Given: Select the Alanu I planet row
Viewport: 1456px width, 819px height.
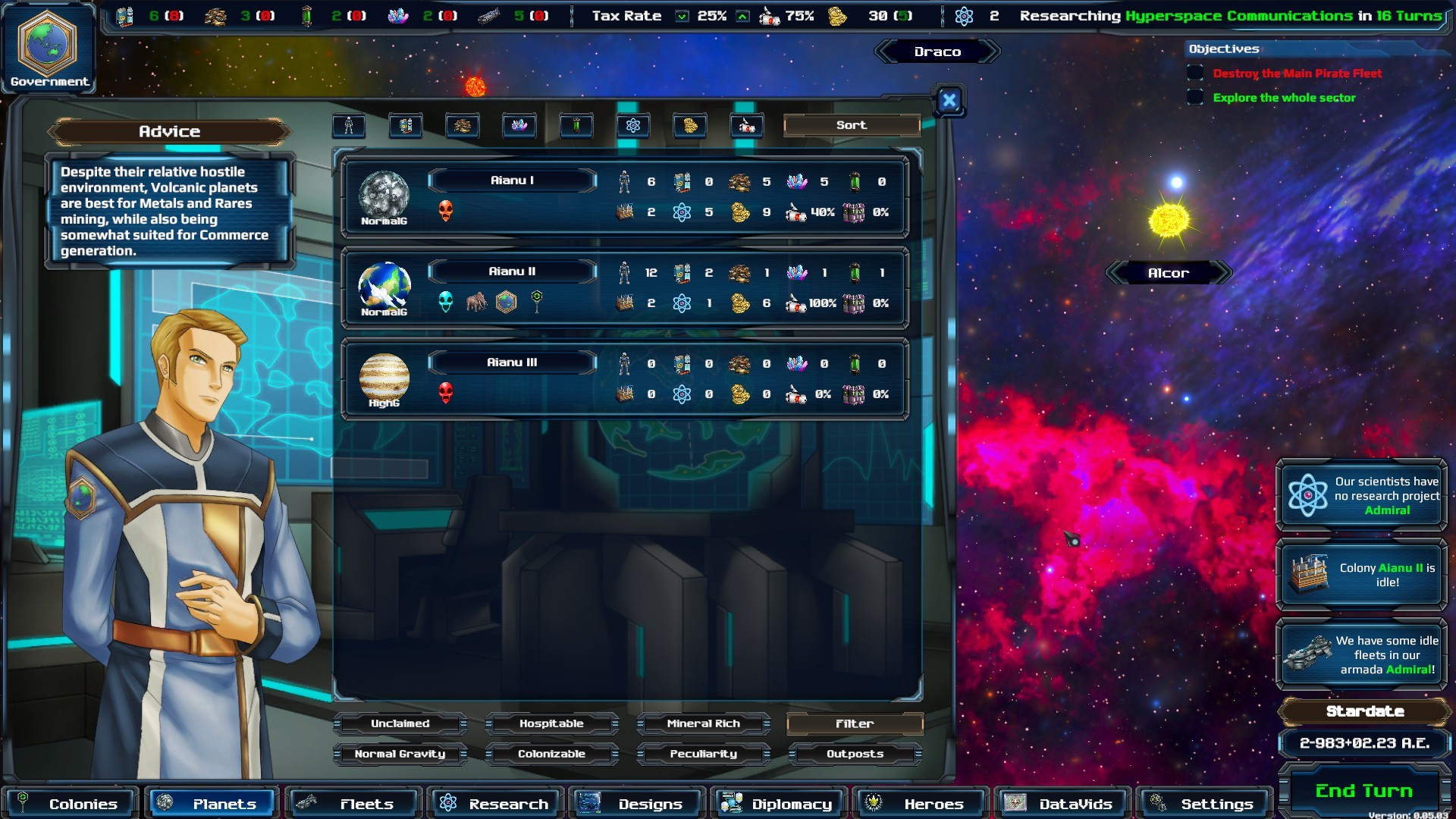Looking at the screenshot, I should point(512,180).
